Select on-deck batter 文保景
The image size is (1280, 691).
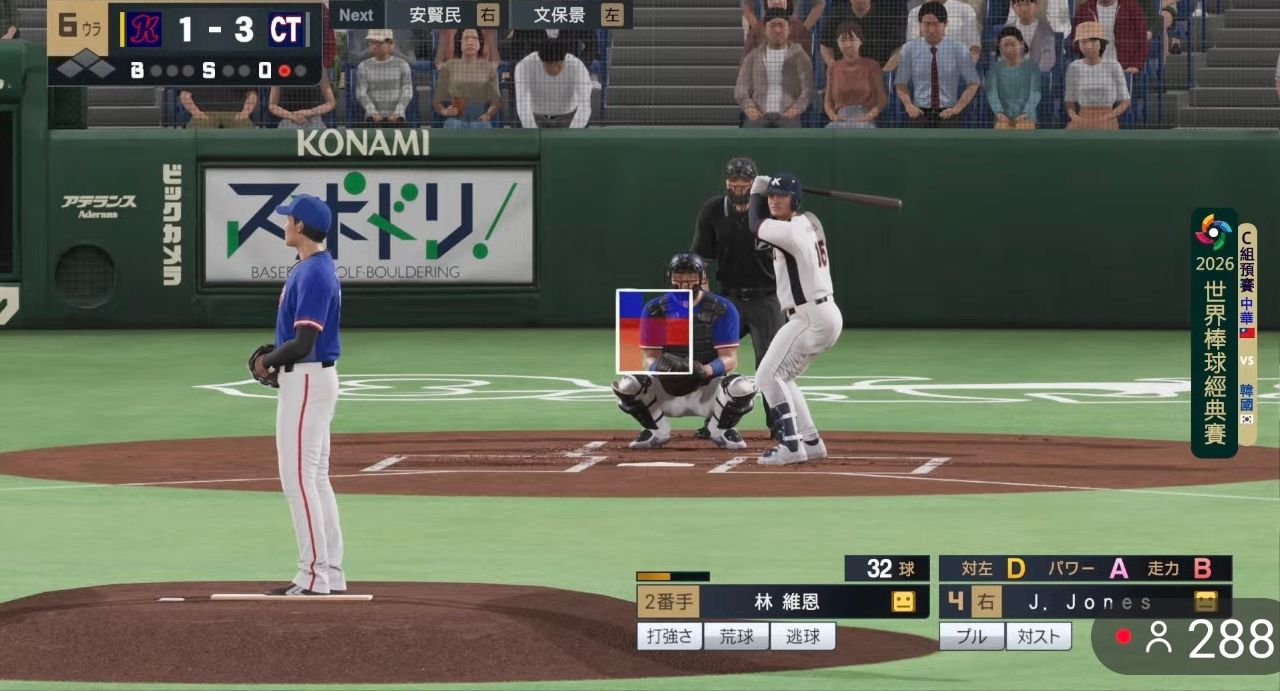570,15
